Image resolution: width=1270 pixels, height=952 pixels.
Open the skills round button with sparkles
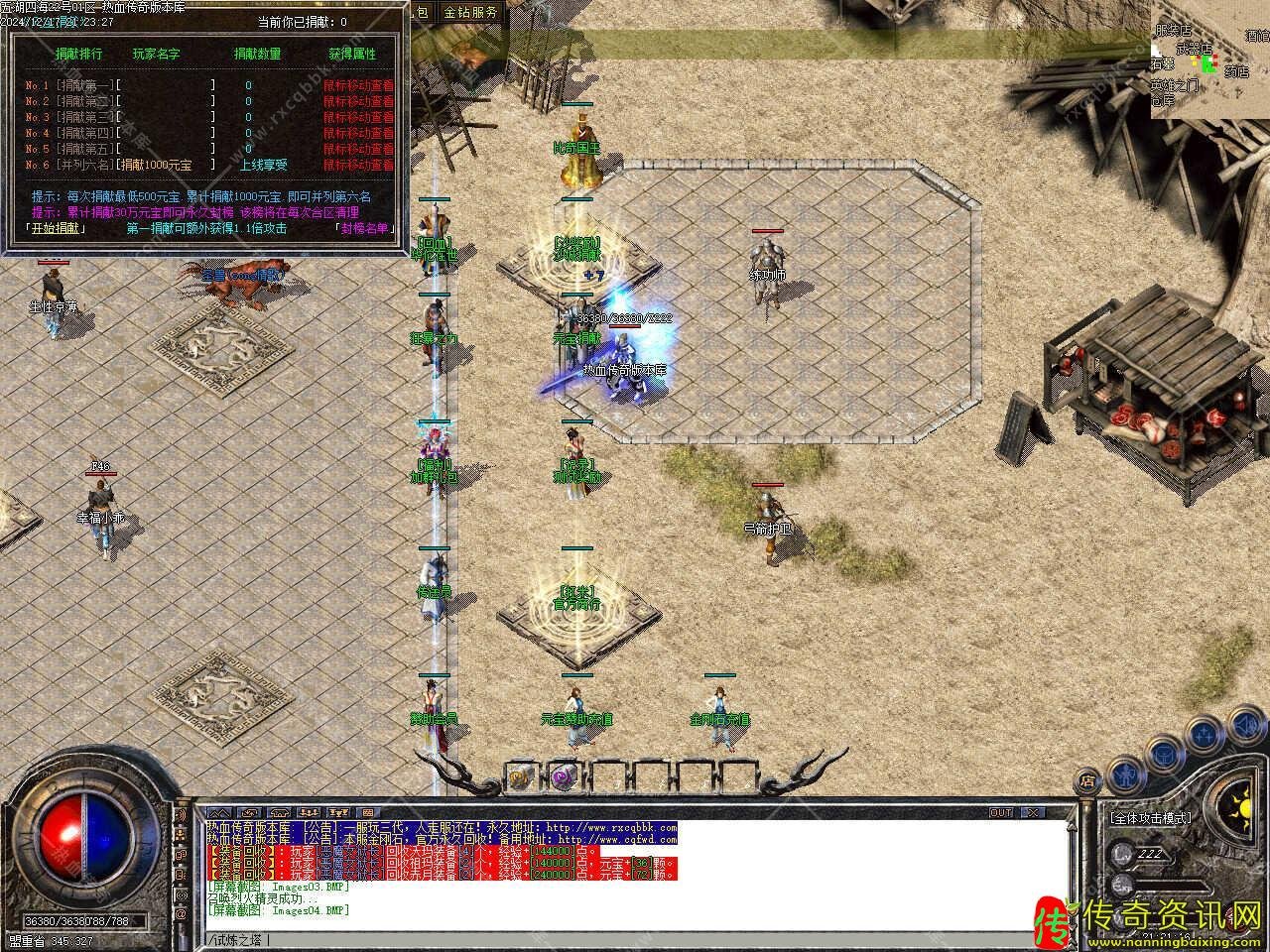[x=1205, y=735]
